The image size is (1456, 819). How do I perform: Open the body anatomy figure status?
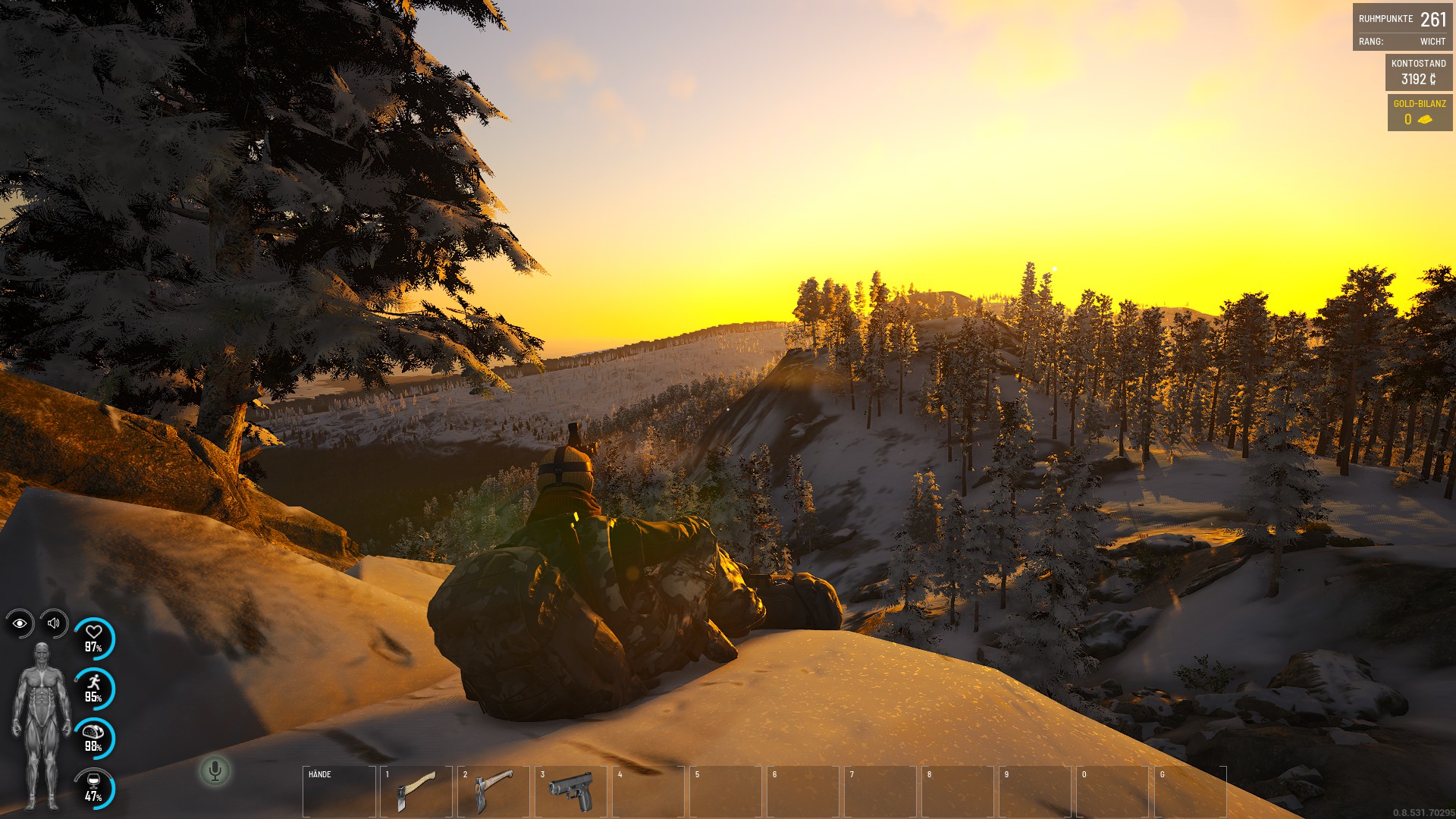click(42, 725)
